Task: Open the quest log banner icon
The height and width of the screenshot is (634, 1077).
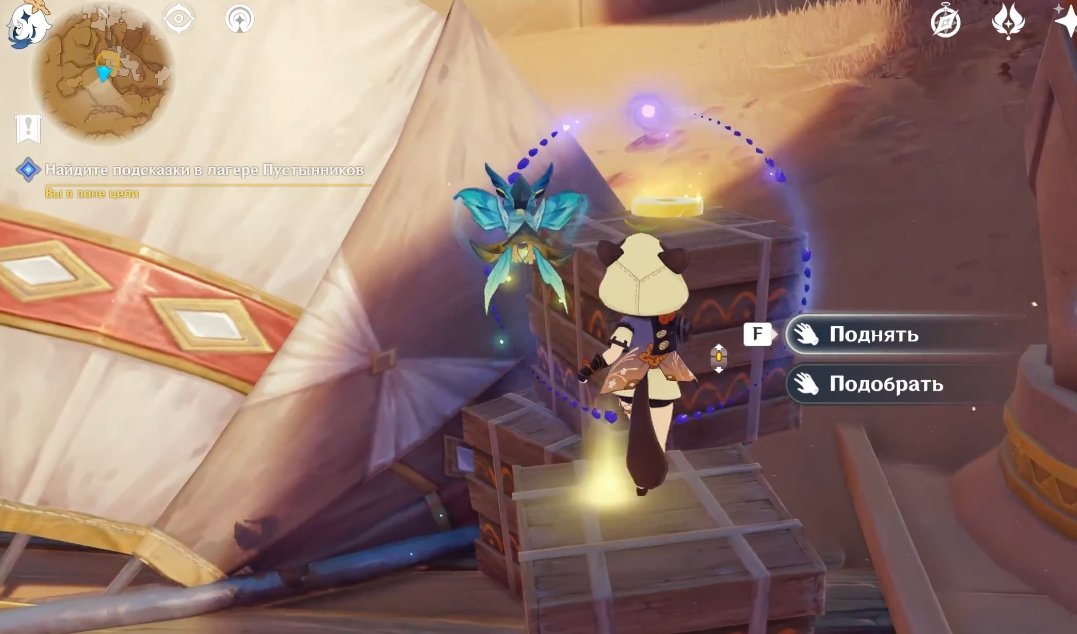Action: 28,129
